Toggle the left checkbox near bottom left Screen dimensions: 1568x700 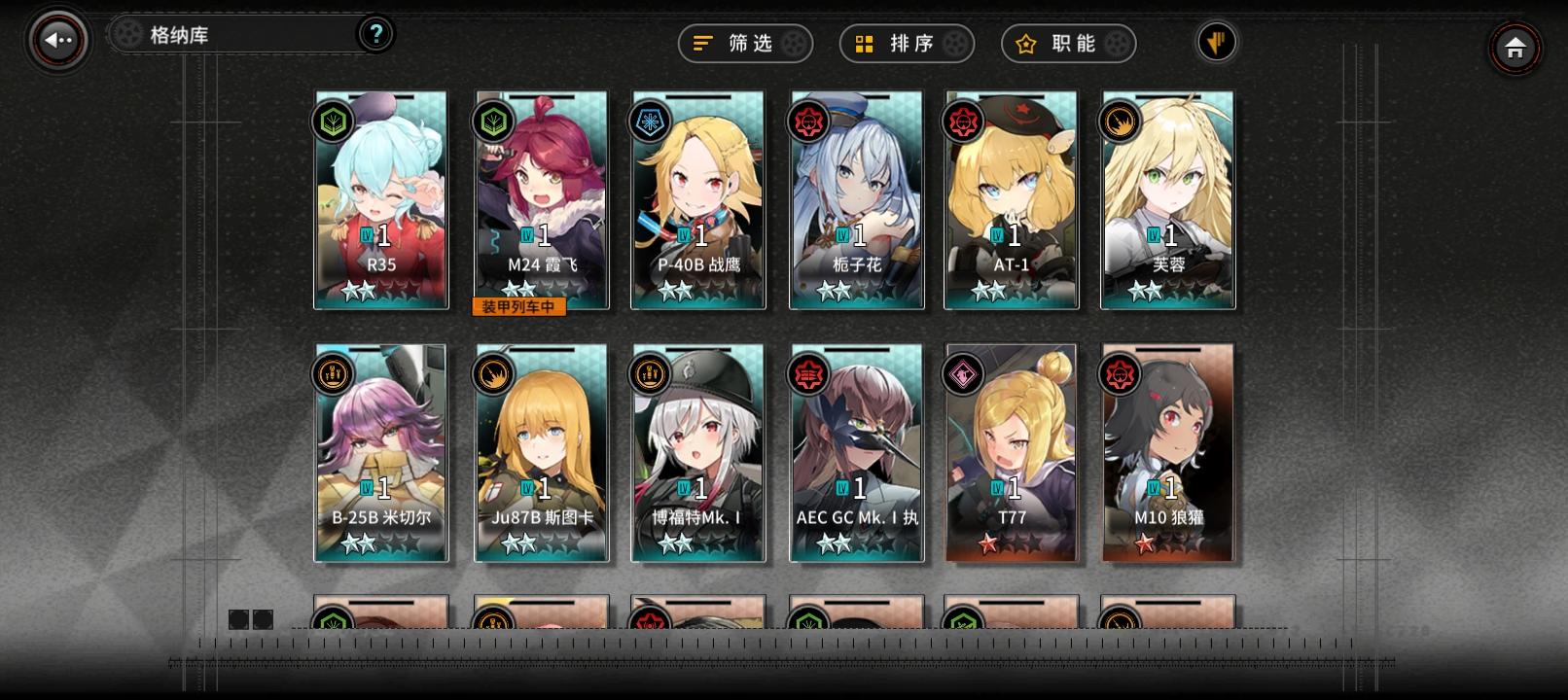coord(236,618)
